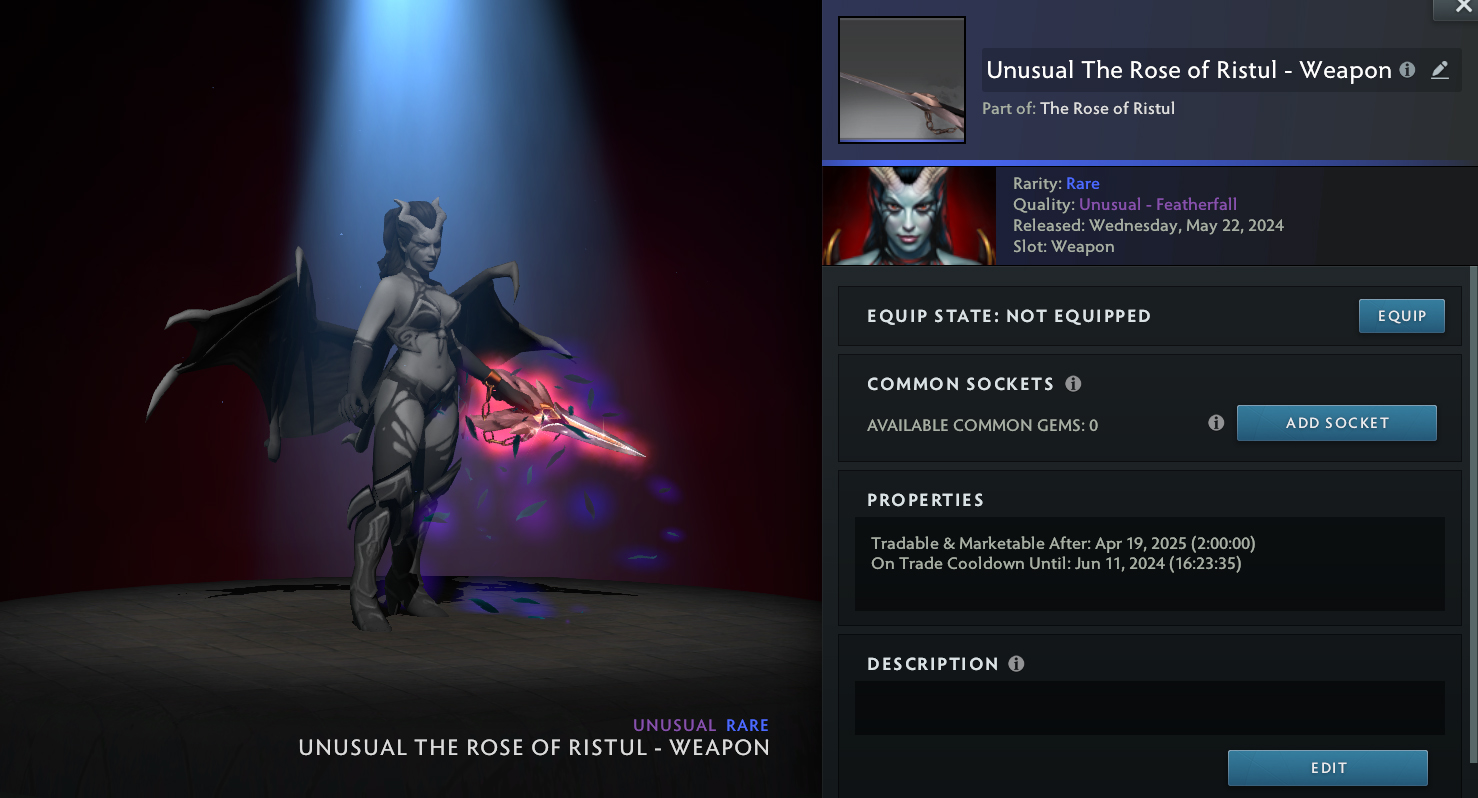View the Description info icon
Viewport: 1478px width, 798px height.
tap(1017, 664)
